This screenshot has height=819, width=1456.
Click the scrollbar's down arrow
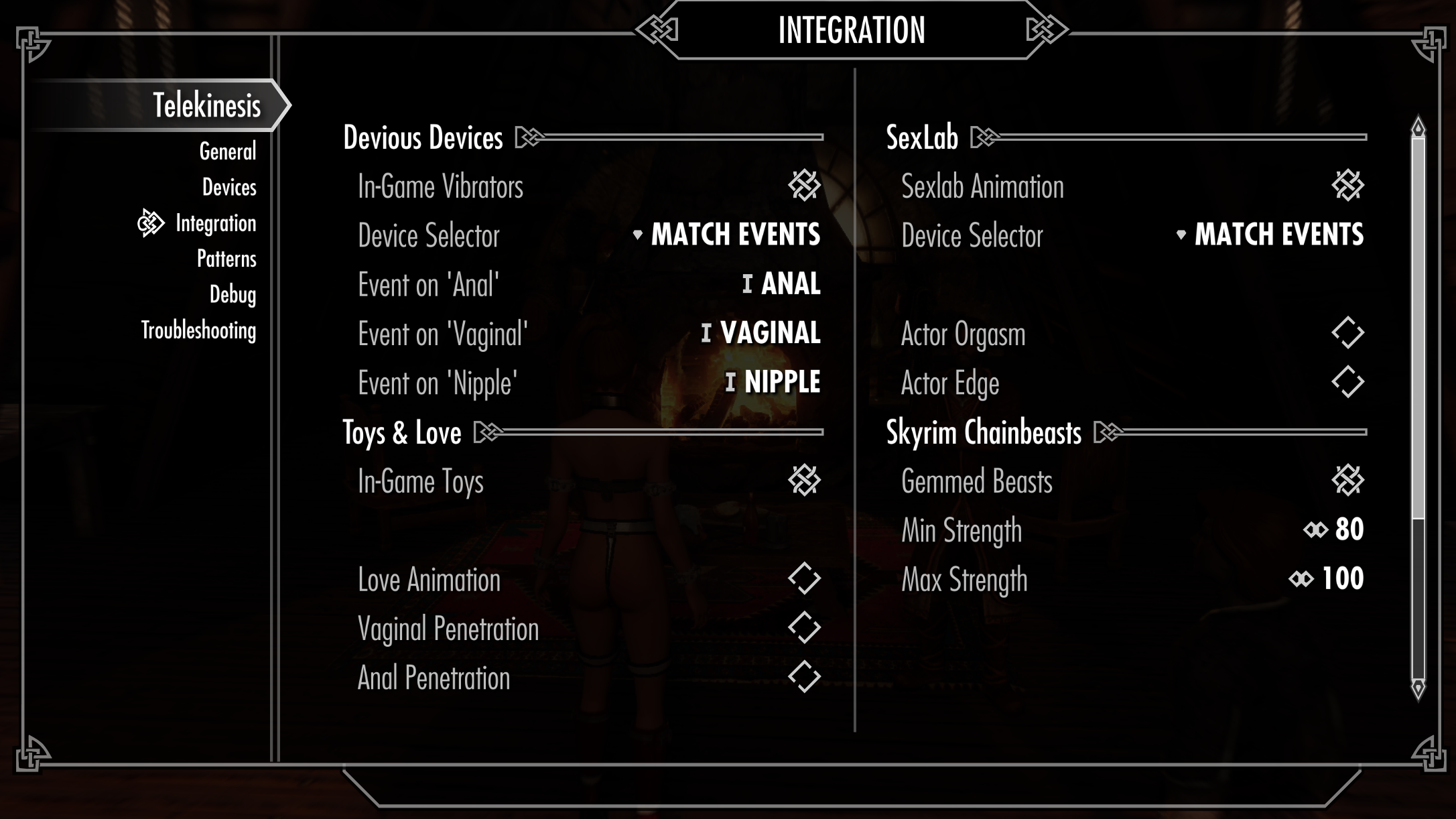[1418, 688]
